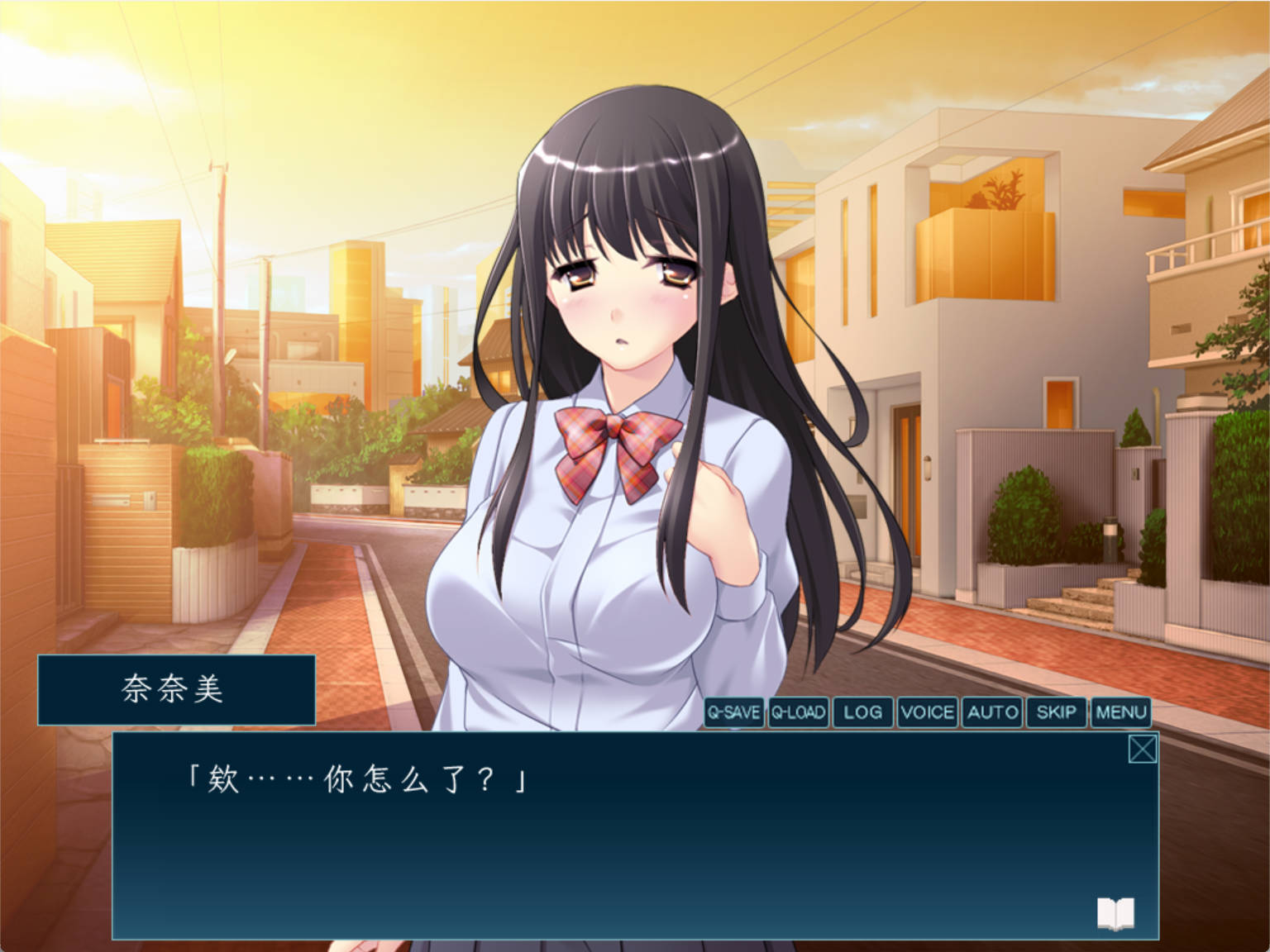Enable AUTO text advance mode
This screenshot has height=952, width=1270.
click(991, 712)
